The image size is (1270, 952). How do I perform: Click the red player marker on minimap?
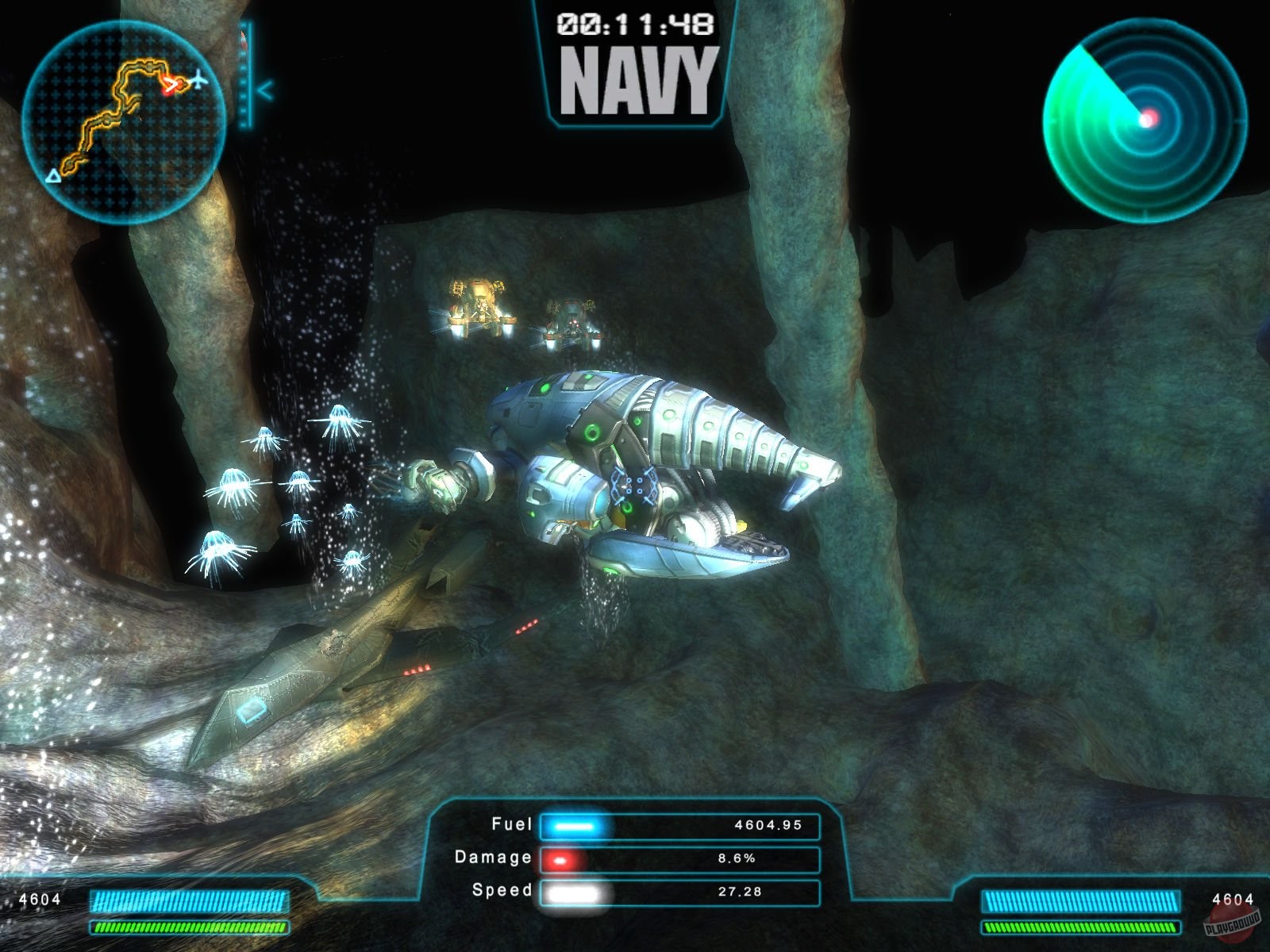171,86
